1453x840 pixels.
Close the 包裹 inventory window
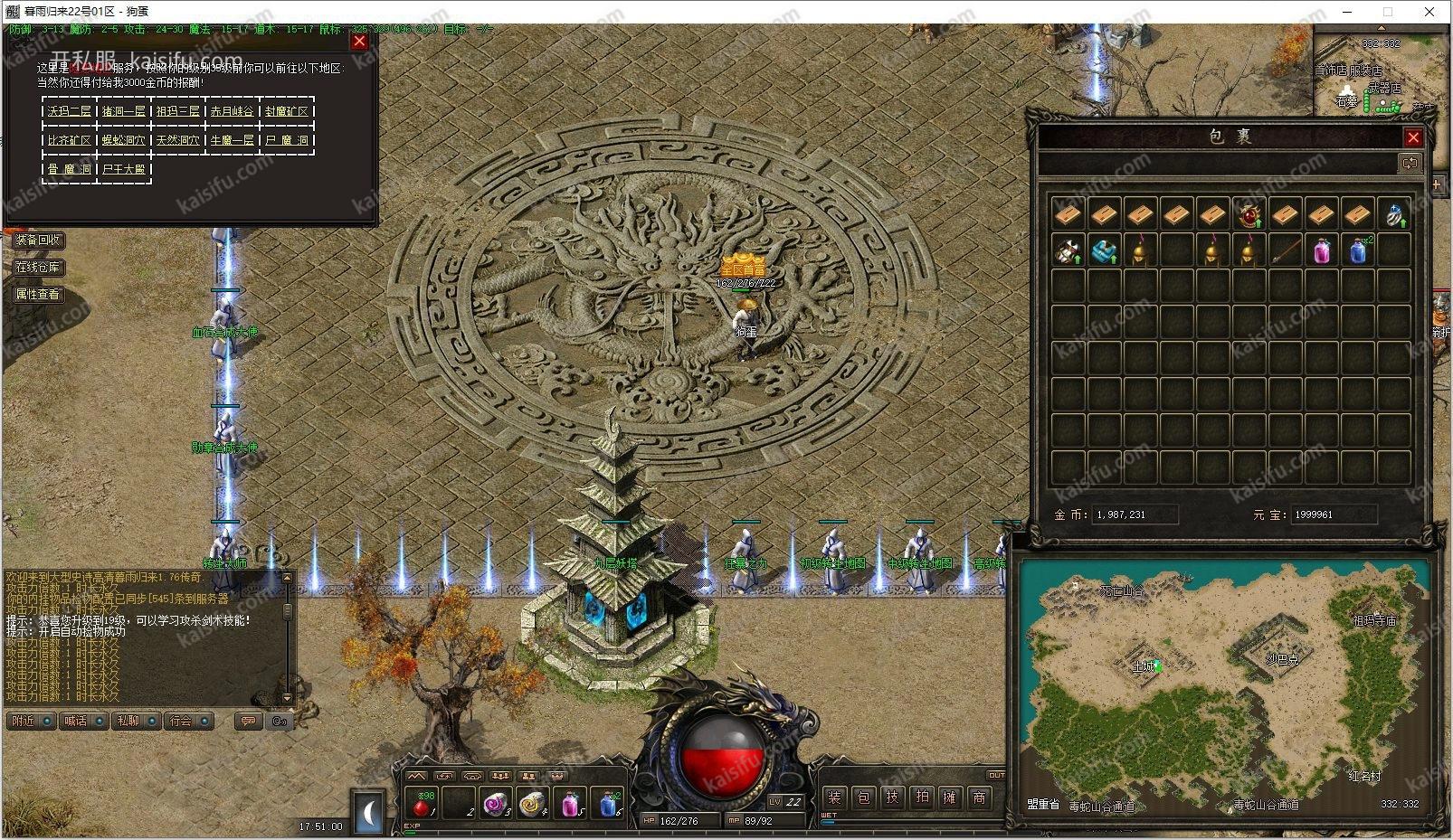pyautogui.click(x=1412, y=137)
